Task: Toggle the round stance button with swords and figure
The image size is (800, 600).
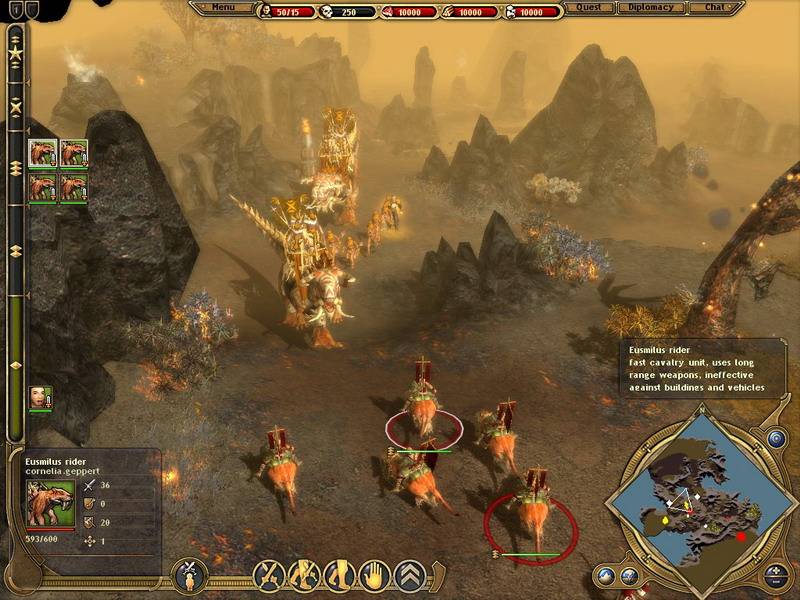Action: coord(188,575)
